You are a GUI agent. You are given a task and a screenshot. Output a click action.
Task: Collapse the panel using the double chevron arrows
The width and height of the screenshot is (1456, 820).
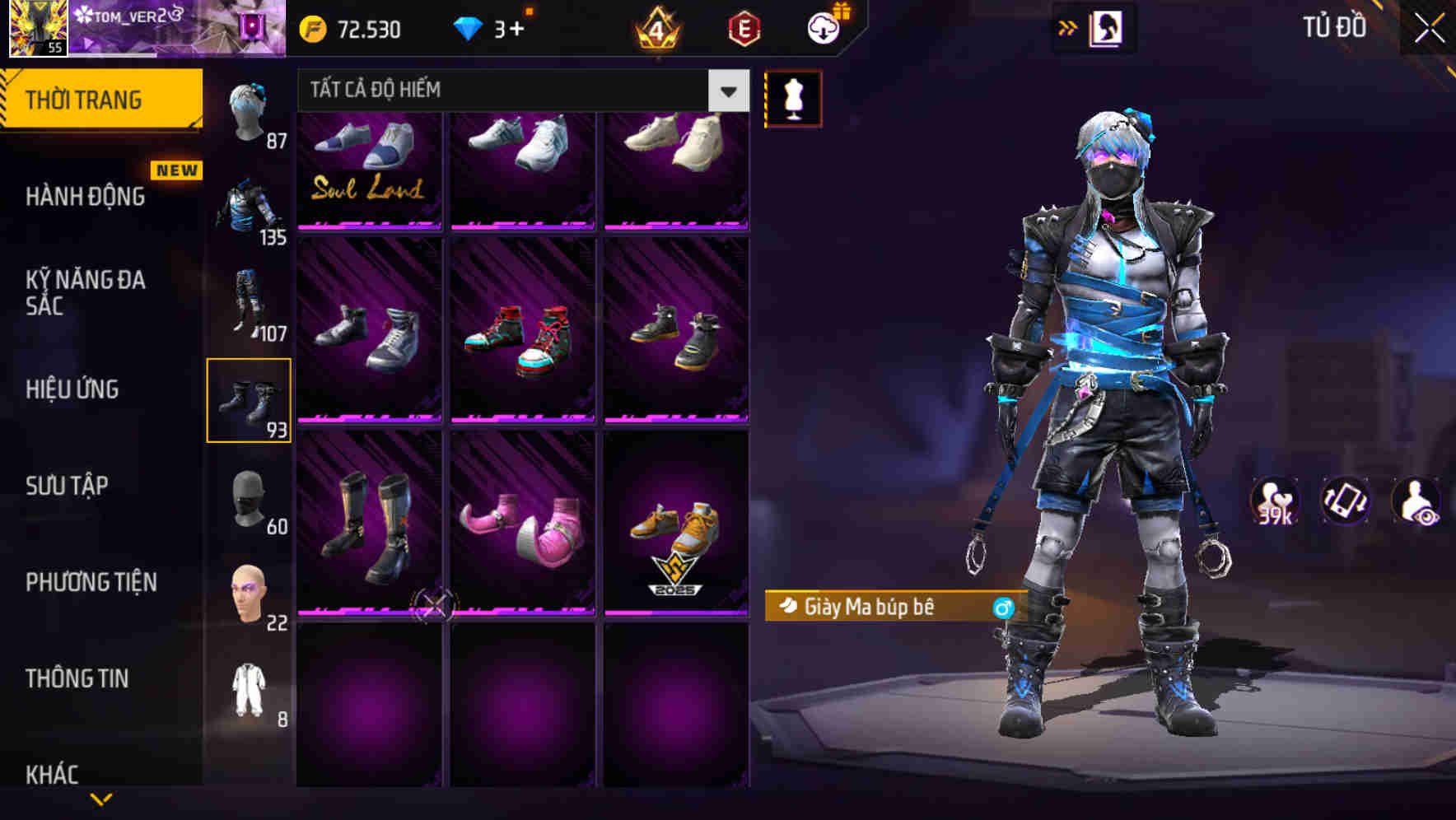1068,26
